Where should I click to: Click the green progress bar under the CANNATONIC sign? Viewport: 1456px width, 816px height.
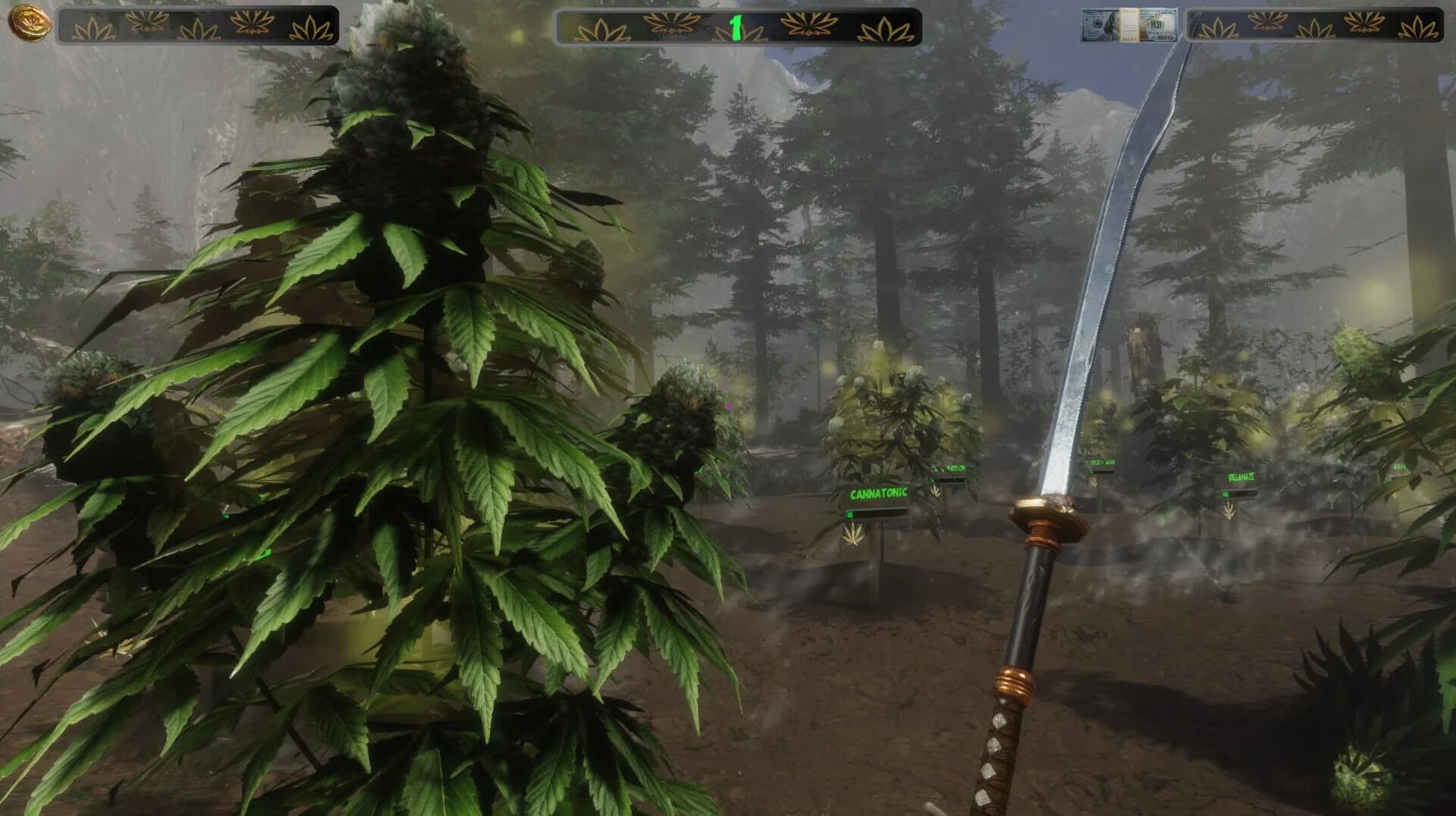tap(876, 514)
